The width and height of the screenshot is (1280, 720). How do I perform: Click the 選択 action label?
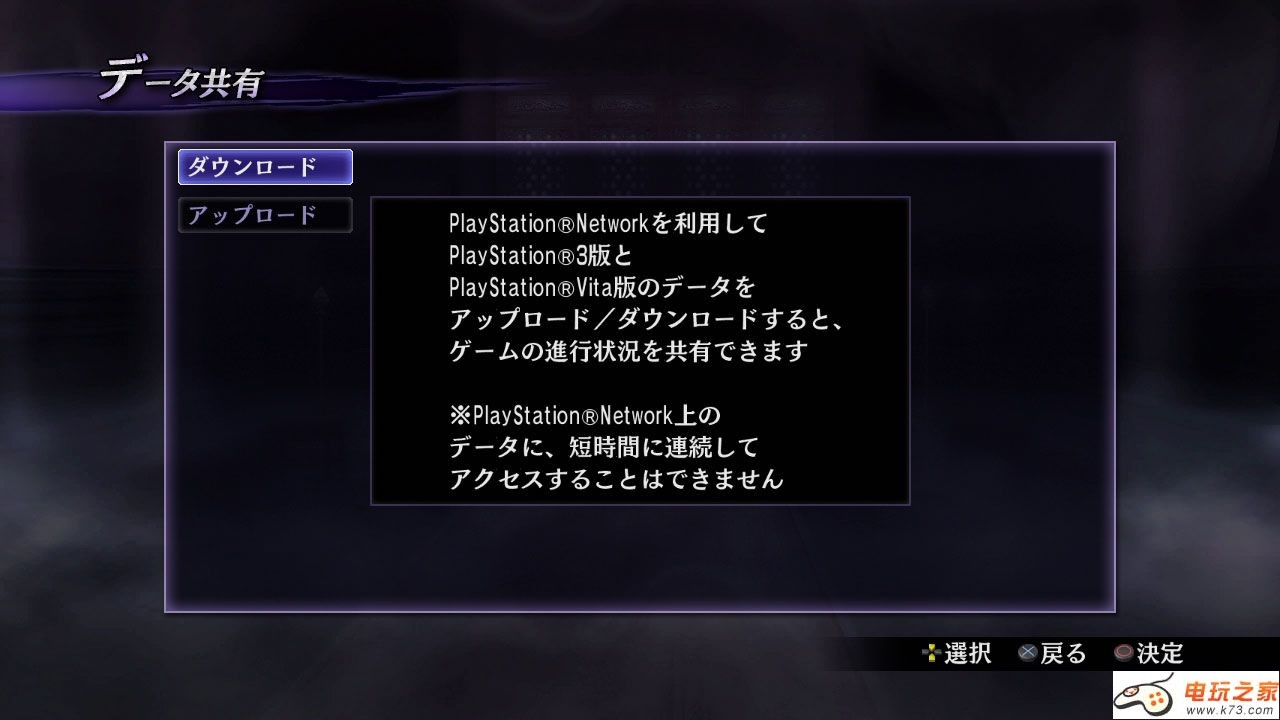click(x=967, y=653)
